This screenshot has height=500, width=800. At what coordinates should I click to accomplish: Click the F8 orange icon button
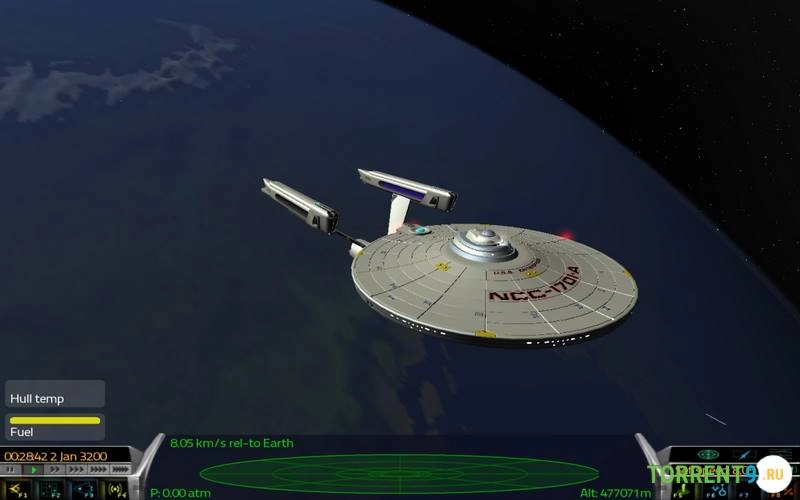pos(783,489)
